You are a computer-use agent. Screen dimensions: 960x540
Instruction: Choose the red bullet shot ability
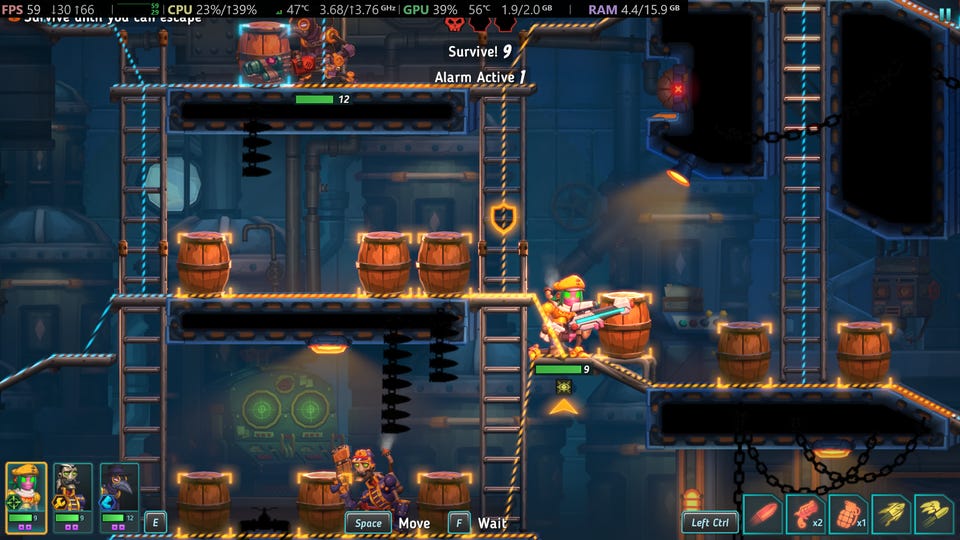click(762, 514)
